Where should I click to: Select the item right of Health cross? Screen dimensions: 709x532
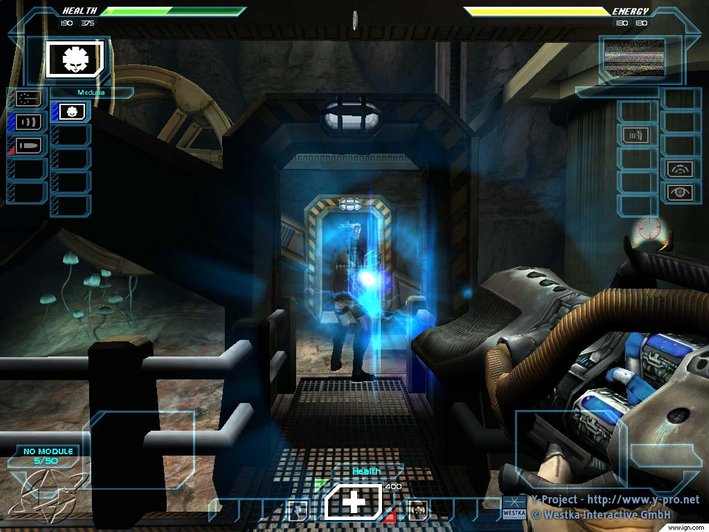point(417,510)
